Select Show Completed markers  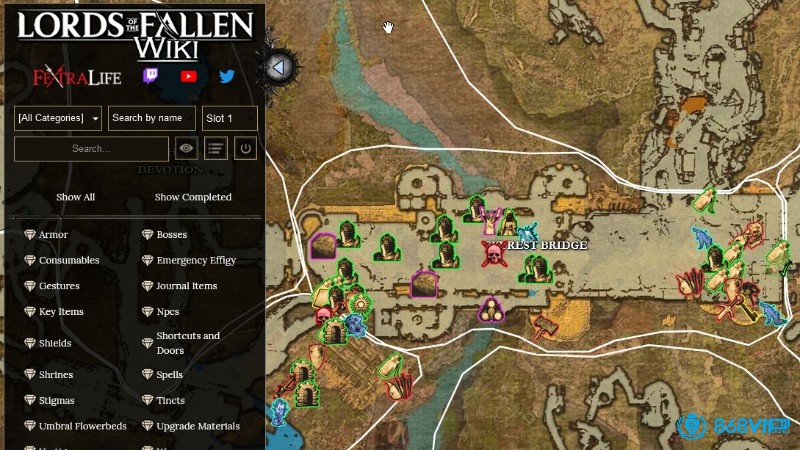[193, 197]
